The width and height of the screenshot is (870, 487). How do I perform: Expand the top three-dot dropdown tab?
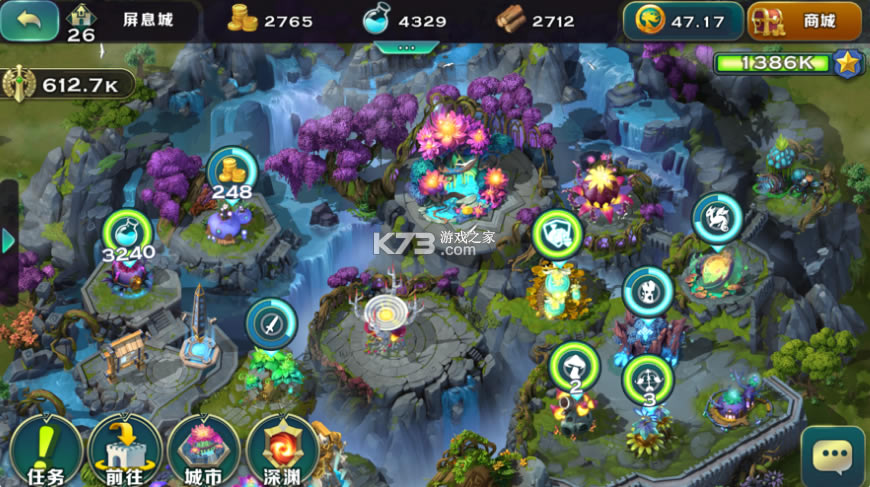[x=406, y=46]
